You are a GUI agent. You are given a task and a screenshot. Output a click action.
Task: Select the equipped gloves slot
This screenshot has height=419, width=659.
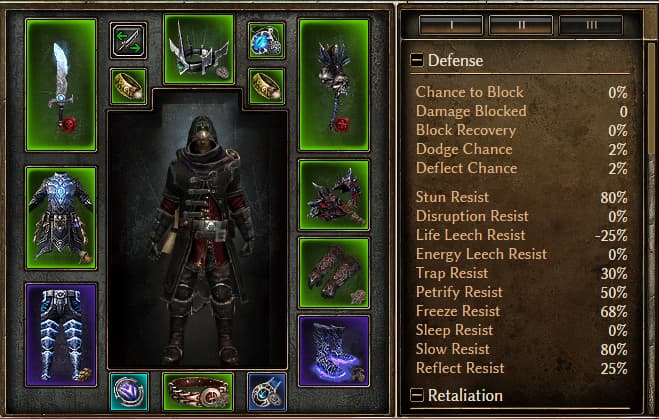click(x=334, y=272)
